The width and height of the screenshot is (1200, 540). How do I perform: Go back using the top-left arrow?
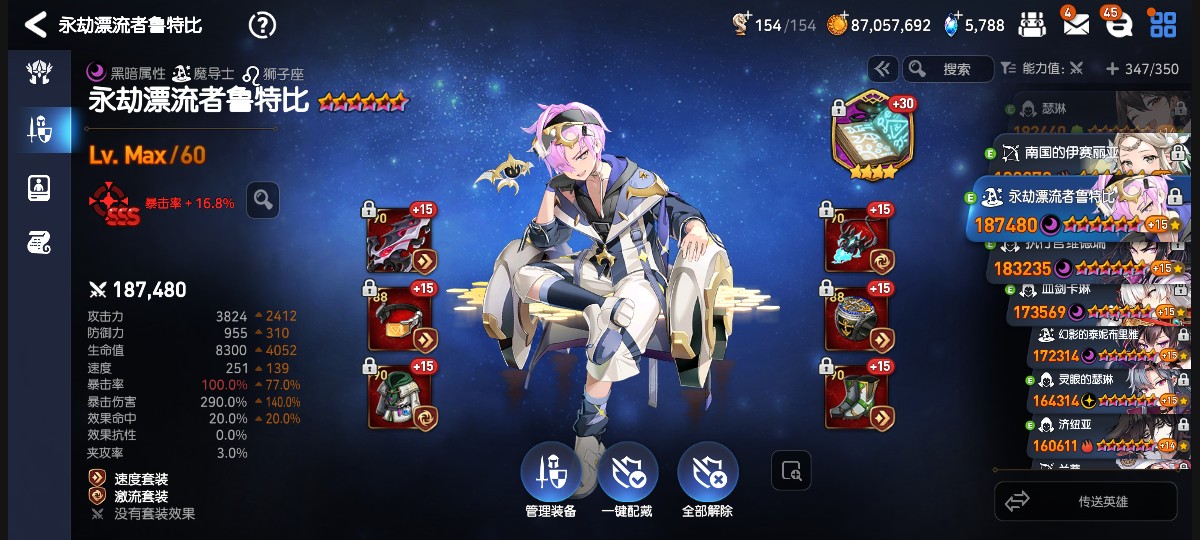(35, 25)
